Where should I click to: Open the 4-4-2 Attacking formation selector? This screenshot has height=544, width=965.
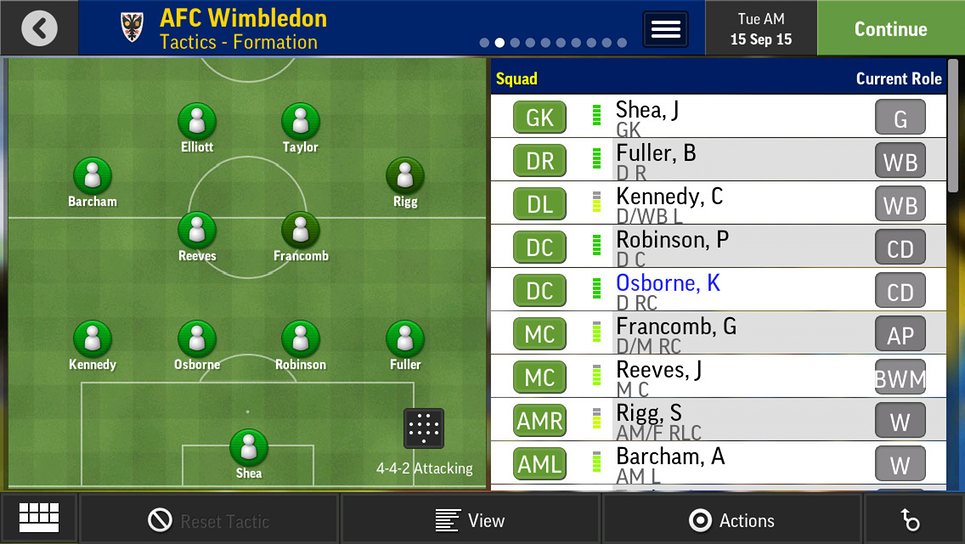pos(424,429)
